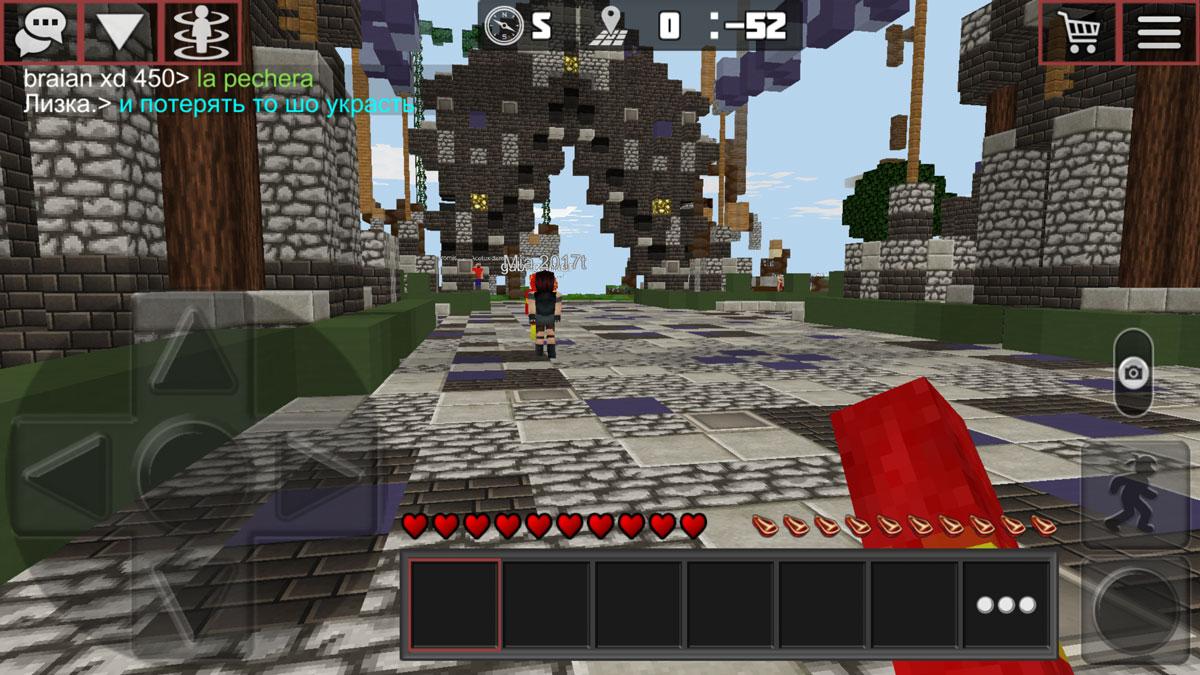
Task: Open the shopping cart store
Action: (1078, 32)
